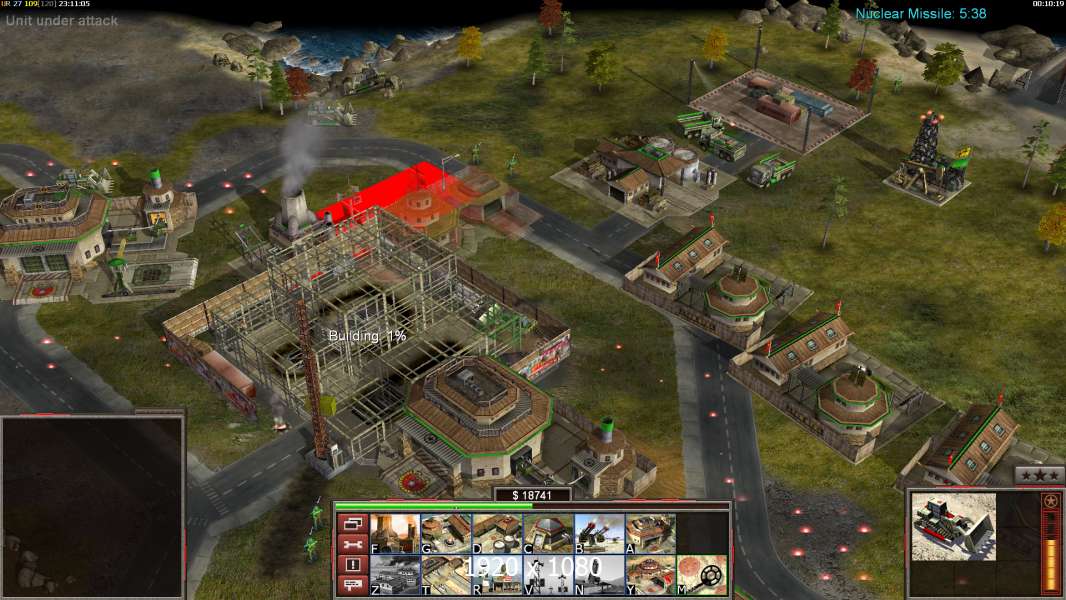
Task: Click the overlapping windows button
Action: tap(351, 523)
